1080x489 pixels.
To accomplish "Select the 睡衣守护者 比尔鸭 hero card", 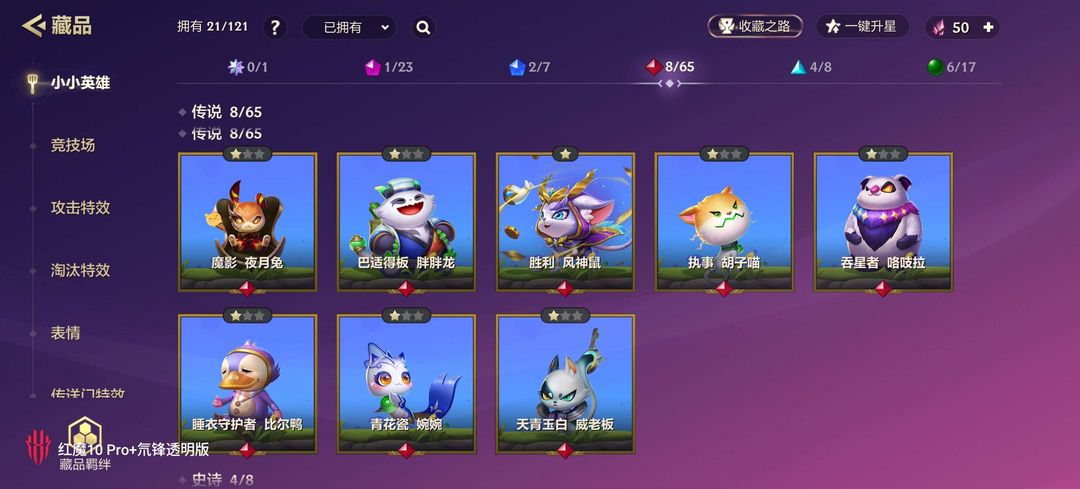I will pos(247,382).
